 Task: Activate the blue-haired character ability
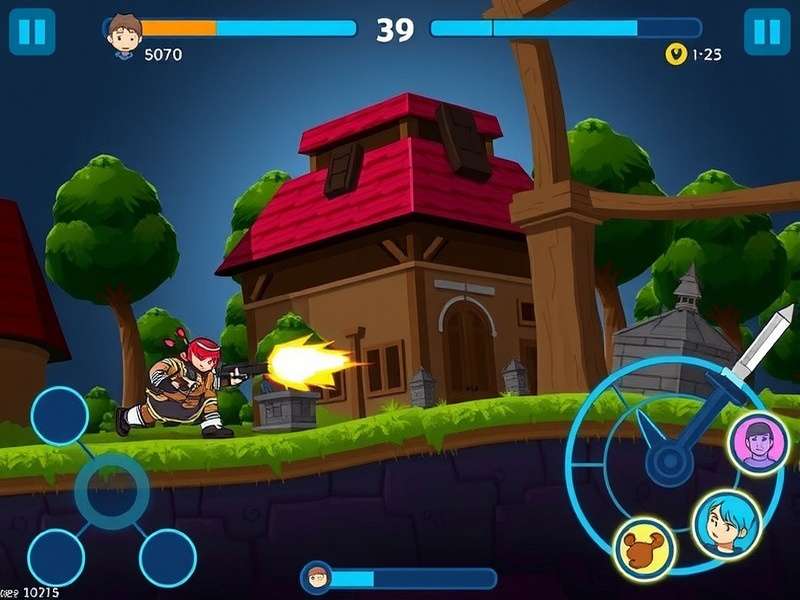point(727,523)
